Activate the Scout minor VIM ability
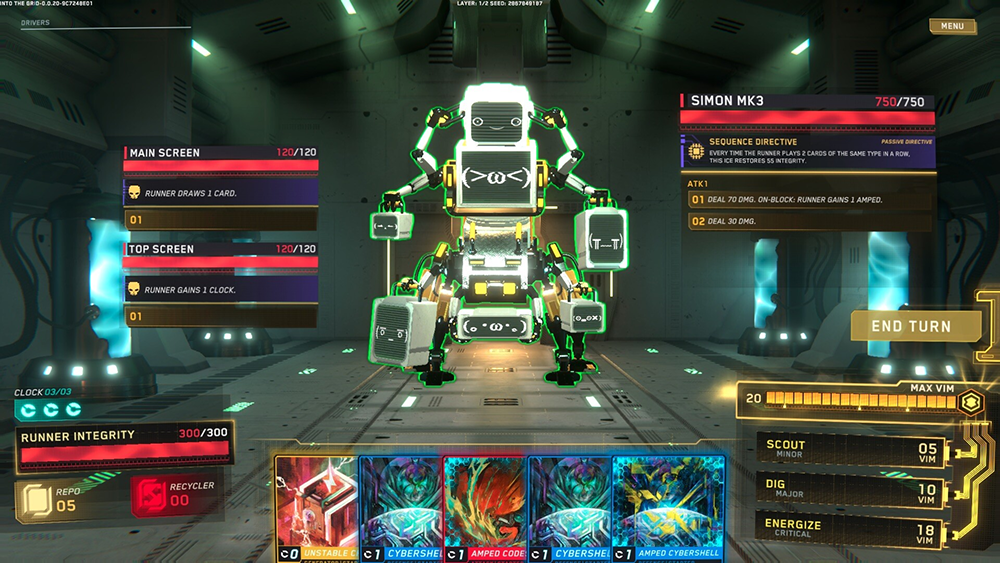 pos(848,449)
